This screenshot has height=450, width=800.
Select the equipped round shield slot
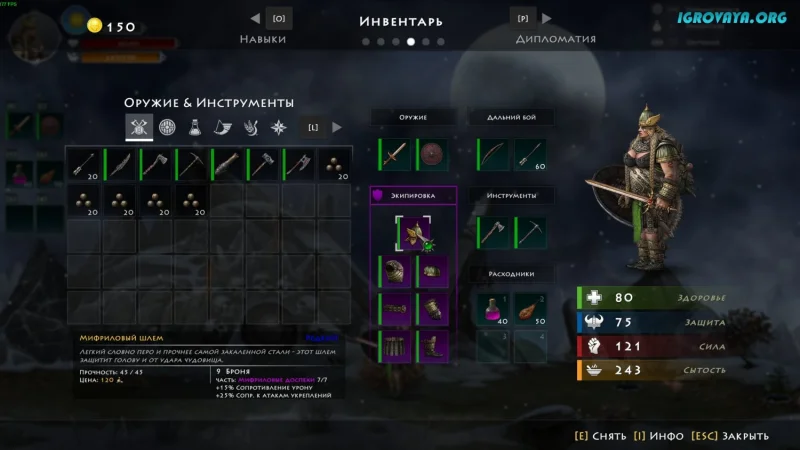(433, 154)
